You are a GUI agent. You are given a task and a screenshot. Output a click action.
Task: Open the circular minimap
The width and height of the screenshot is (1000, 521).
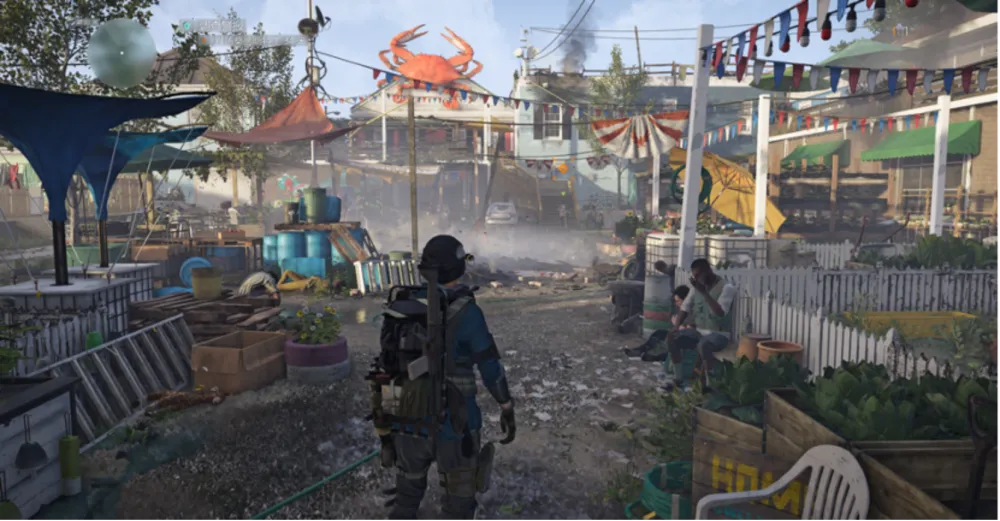(121, 53)
